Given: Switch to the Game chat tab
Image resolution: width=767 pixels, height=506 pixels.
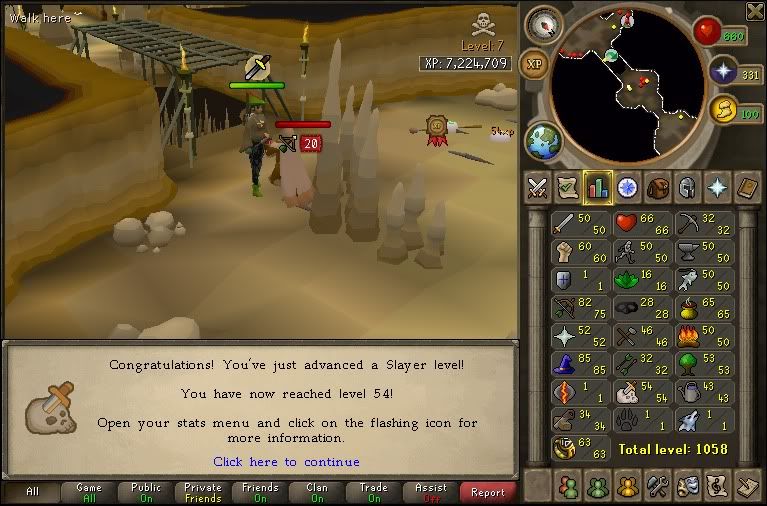Looking at the screenshot, I should click(89, 492).
